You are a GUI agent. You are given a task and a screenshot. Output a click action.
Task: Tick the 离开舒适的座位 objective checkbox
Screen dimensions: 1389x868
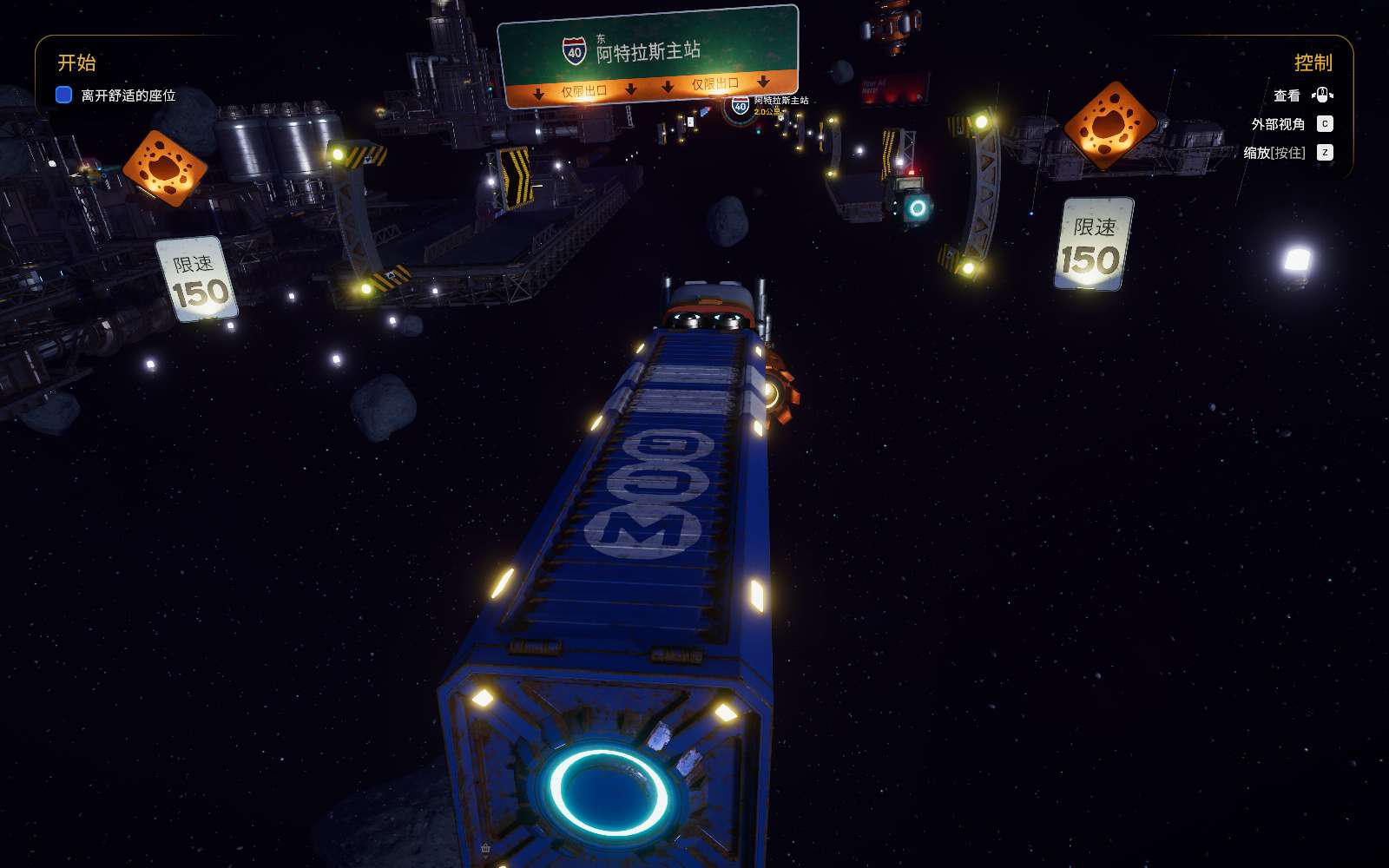point(63,95)
